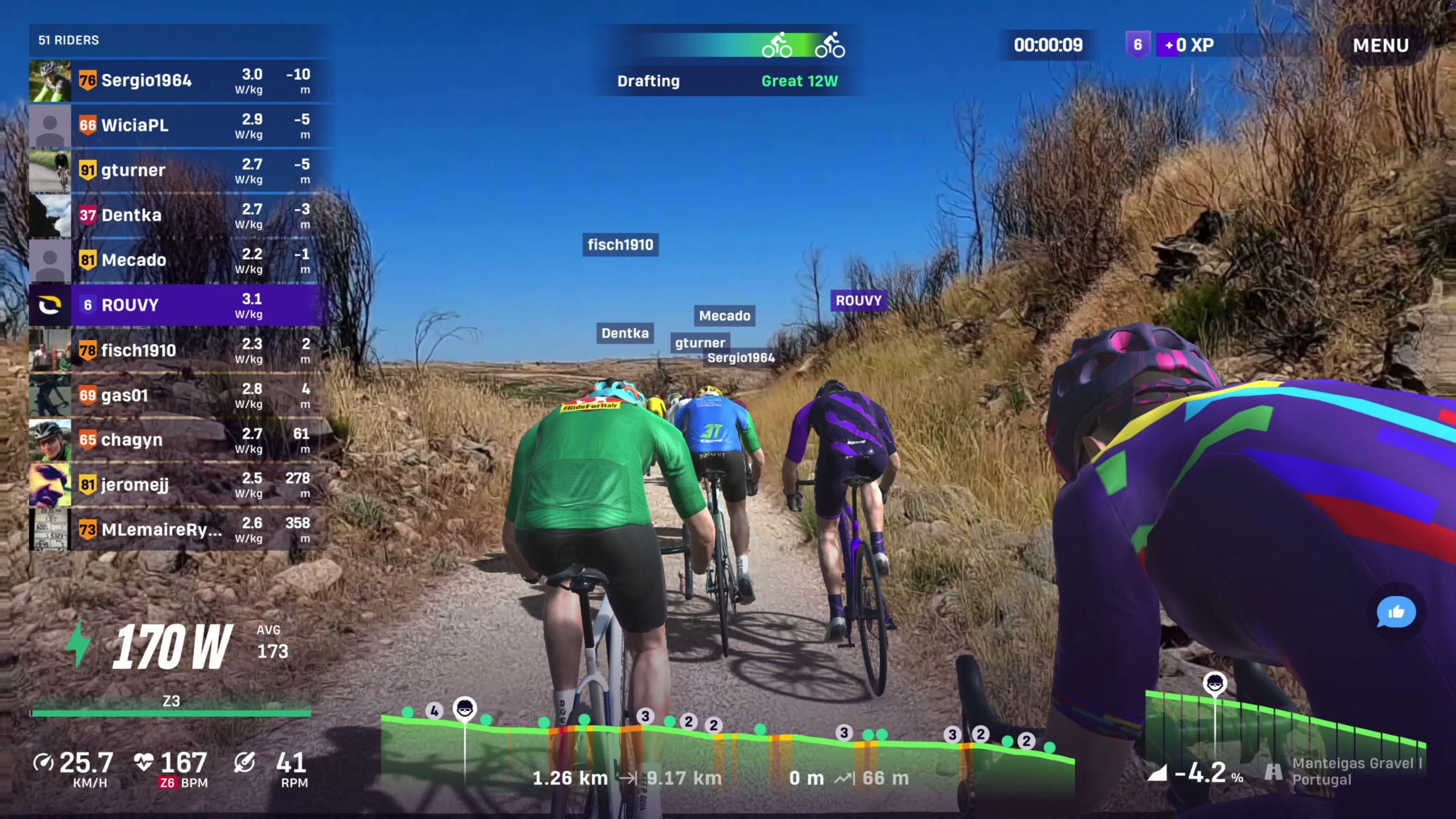Click the MLemaireRy... rider row
This screenshot has height=819, width=1456.
181,530
